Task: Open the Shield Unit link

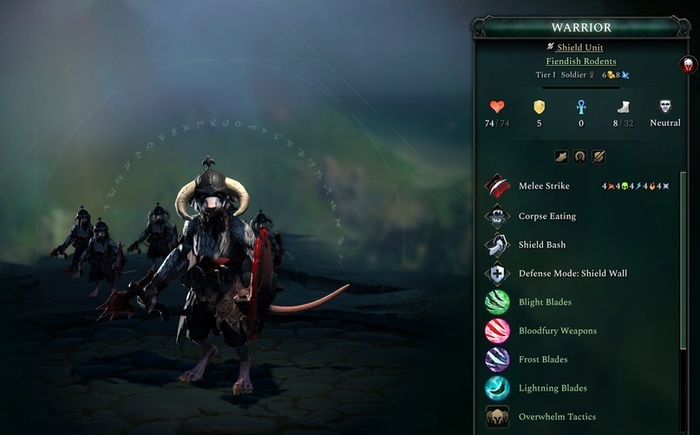Action: click(580, 47)
